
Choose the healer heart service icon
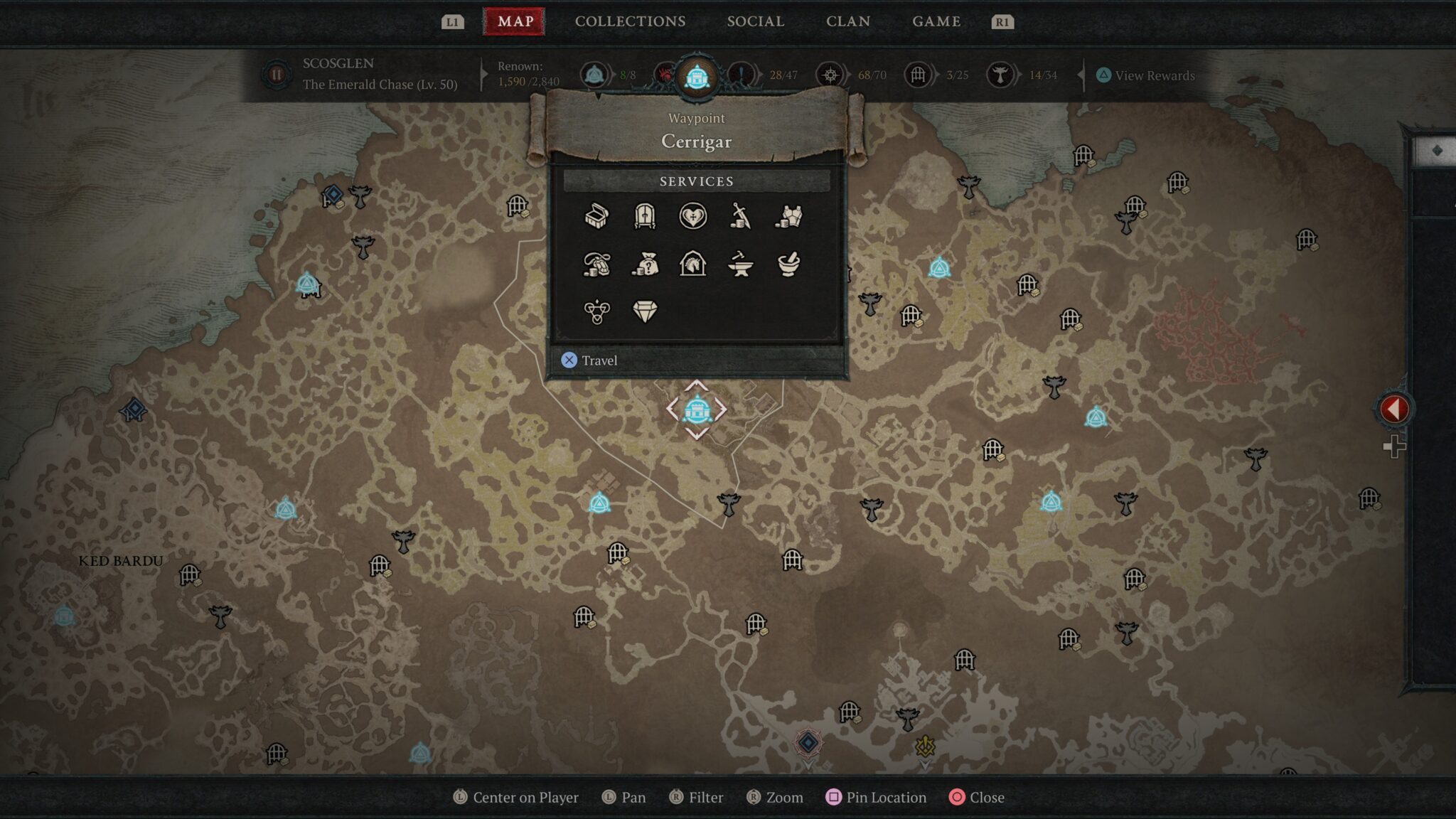(692, 216)
